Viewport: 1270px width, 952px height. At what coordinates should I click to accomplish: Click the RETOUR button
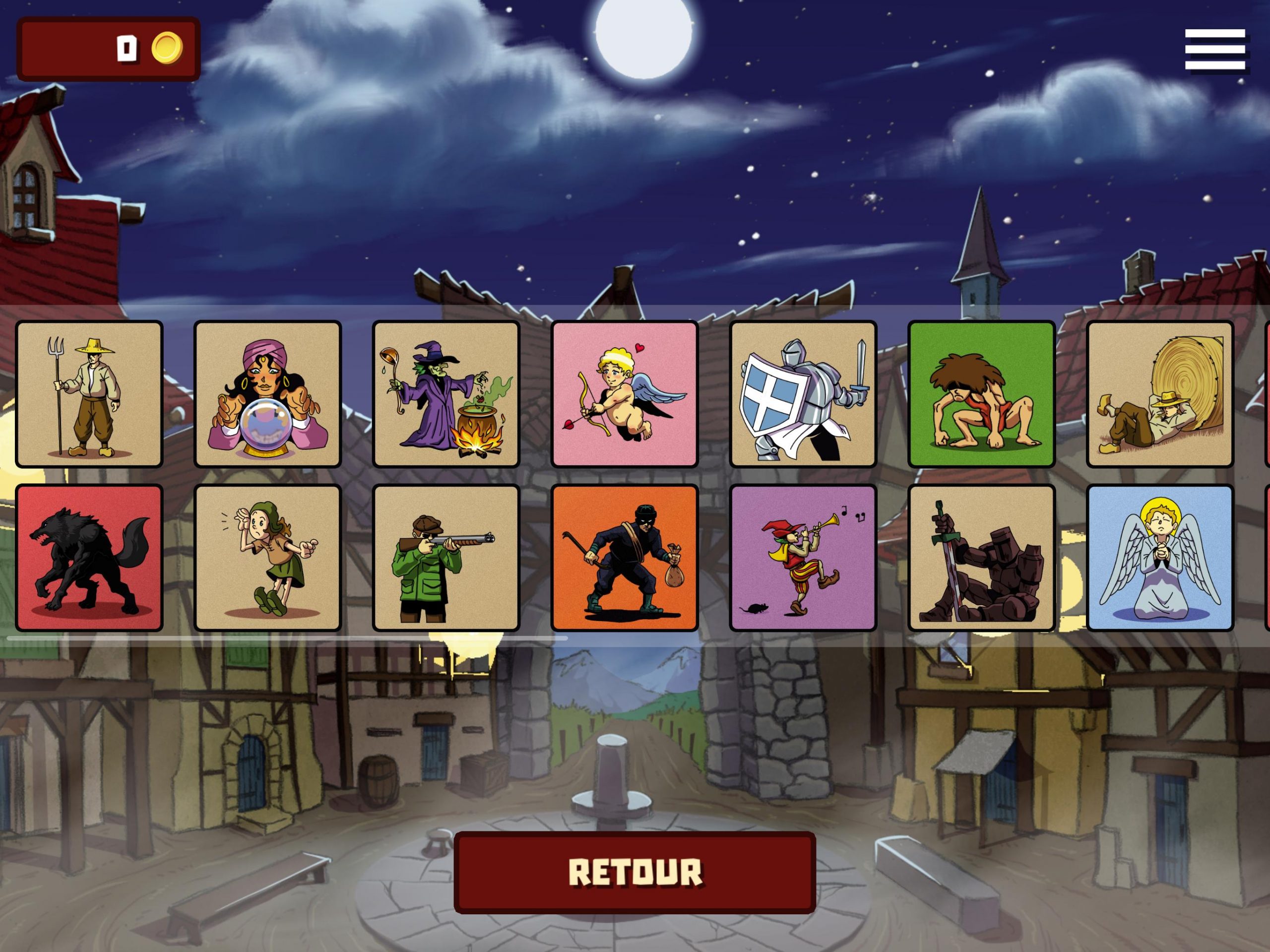pos(635,872)
